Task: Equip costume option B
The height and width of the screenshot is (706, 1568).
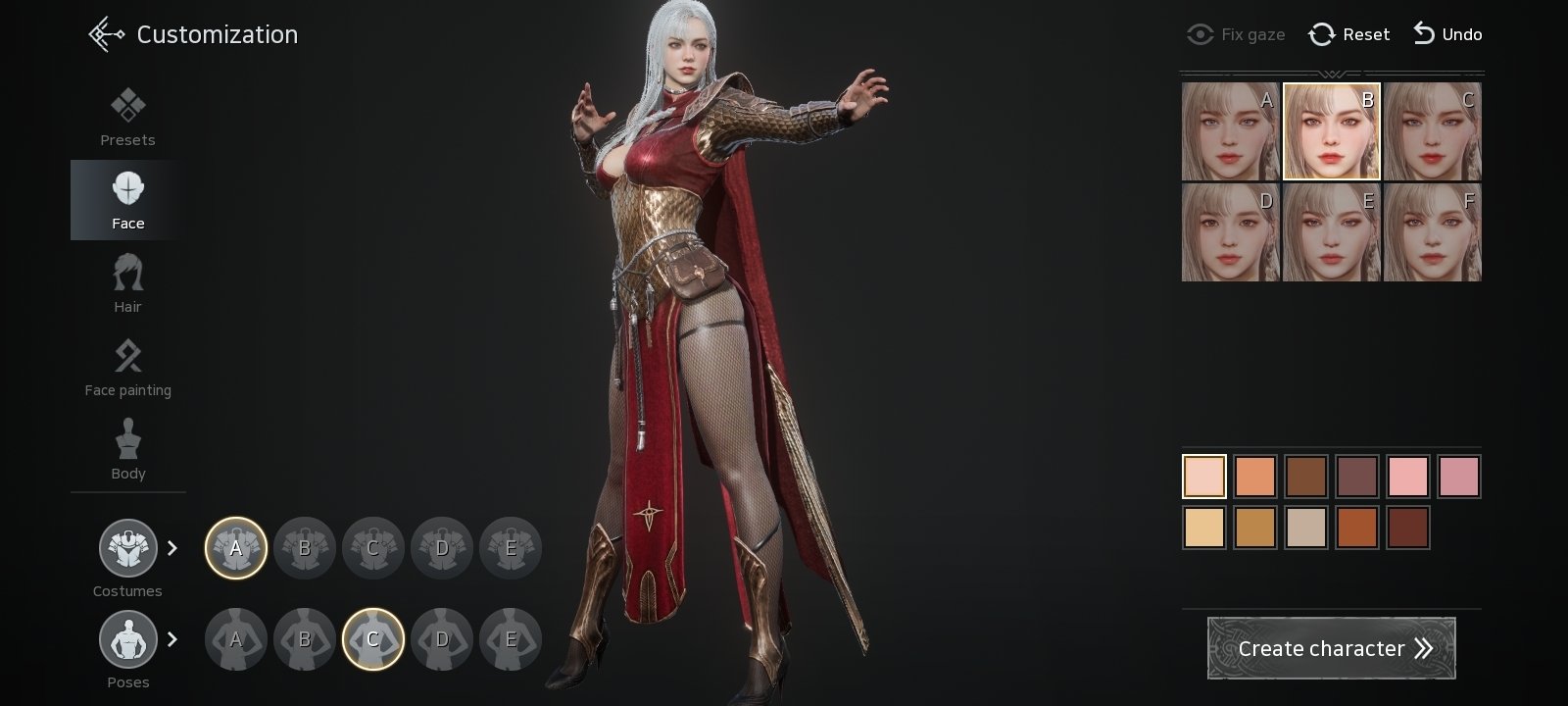Action: tap(305, 548)
